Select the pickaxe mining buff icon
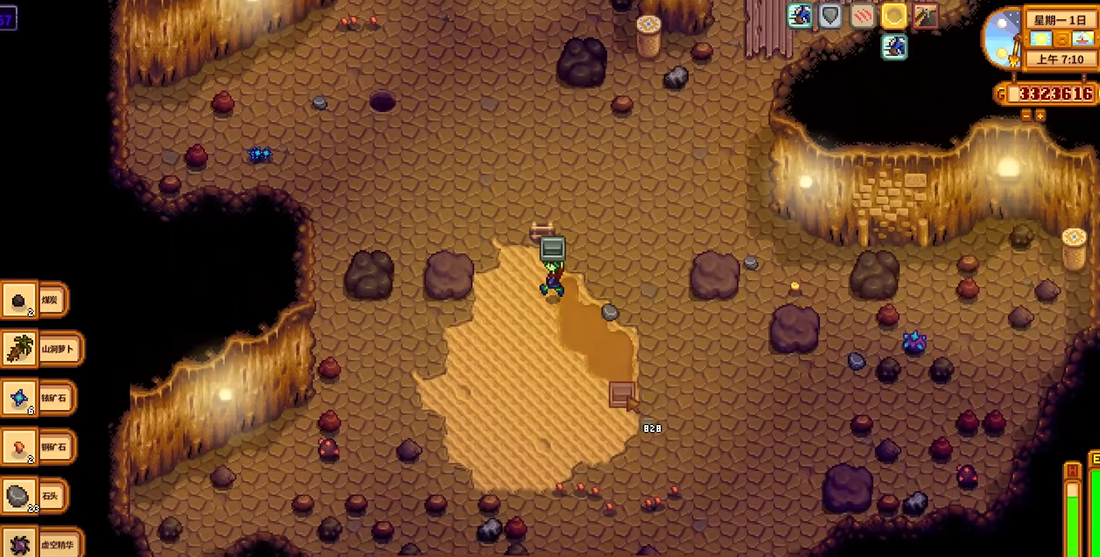This screenshot has width=1100, height=557. pos(925,15)
